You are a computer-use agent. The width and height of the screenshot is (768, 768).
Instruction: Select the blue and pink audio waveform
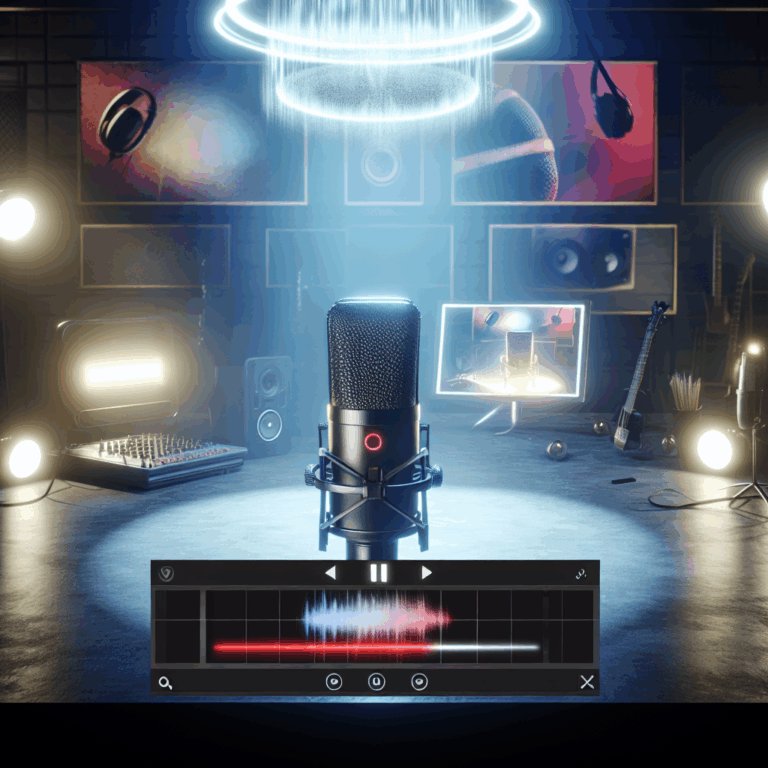click(x=376, y=614)
